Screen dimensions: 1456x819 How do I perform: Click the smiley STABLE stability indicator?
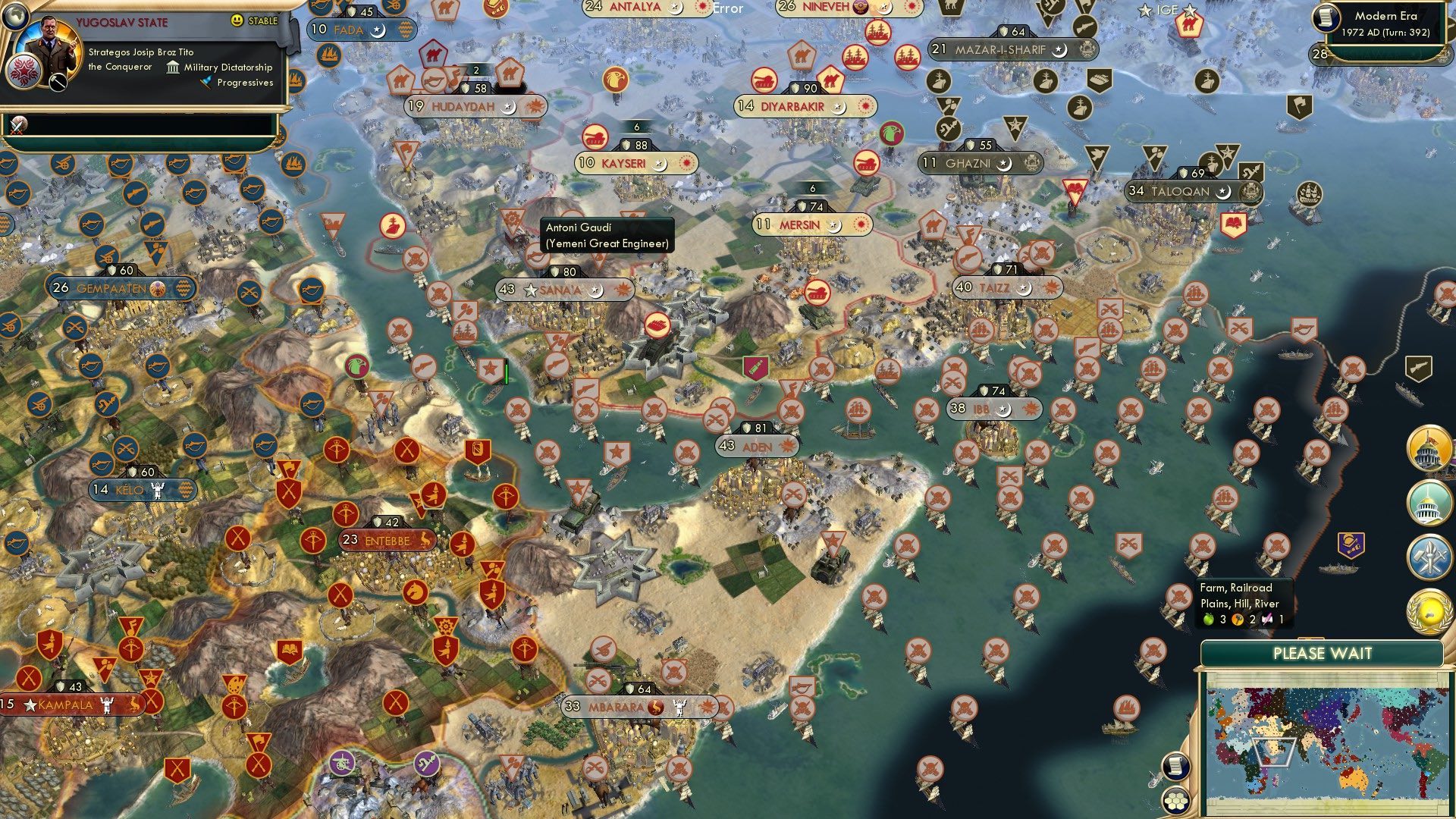(x=237, y=21)
